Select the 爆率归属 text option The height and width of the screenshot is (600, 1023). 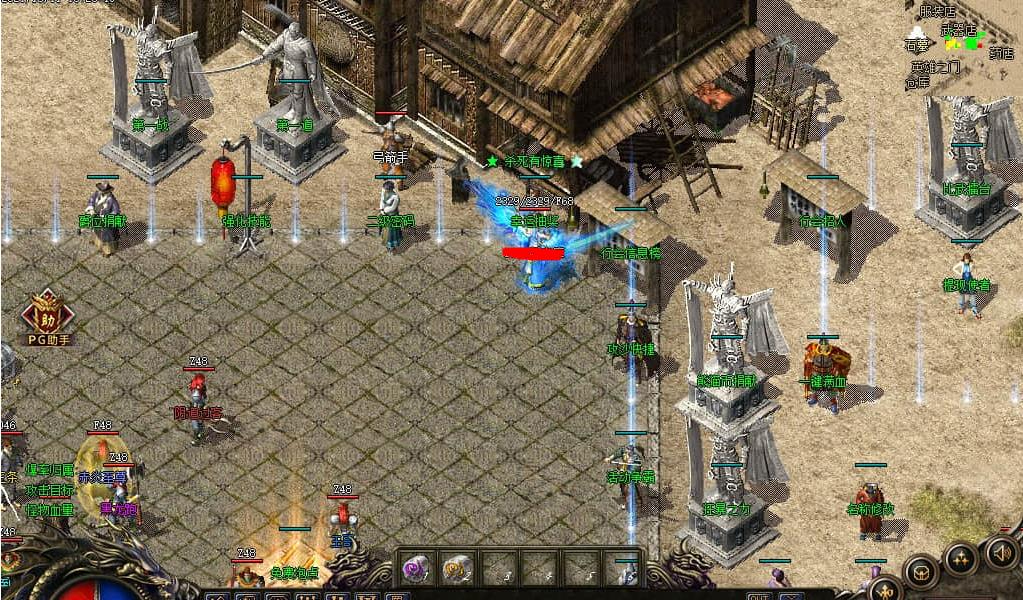point(50,470)
